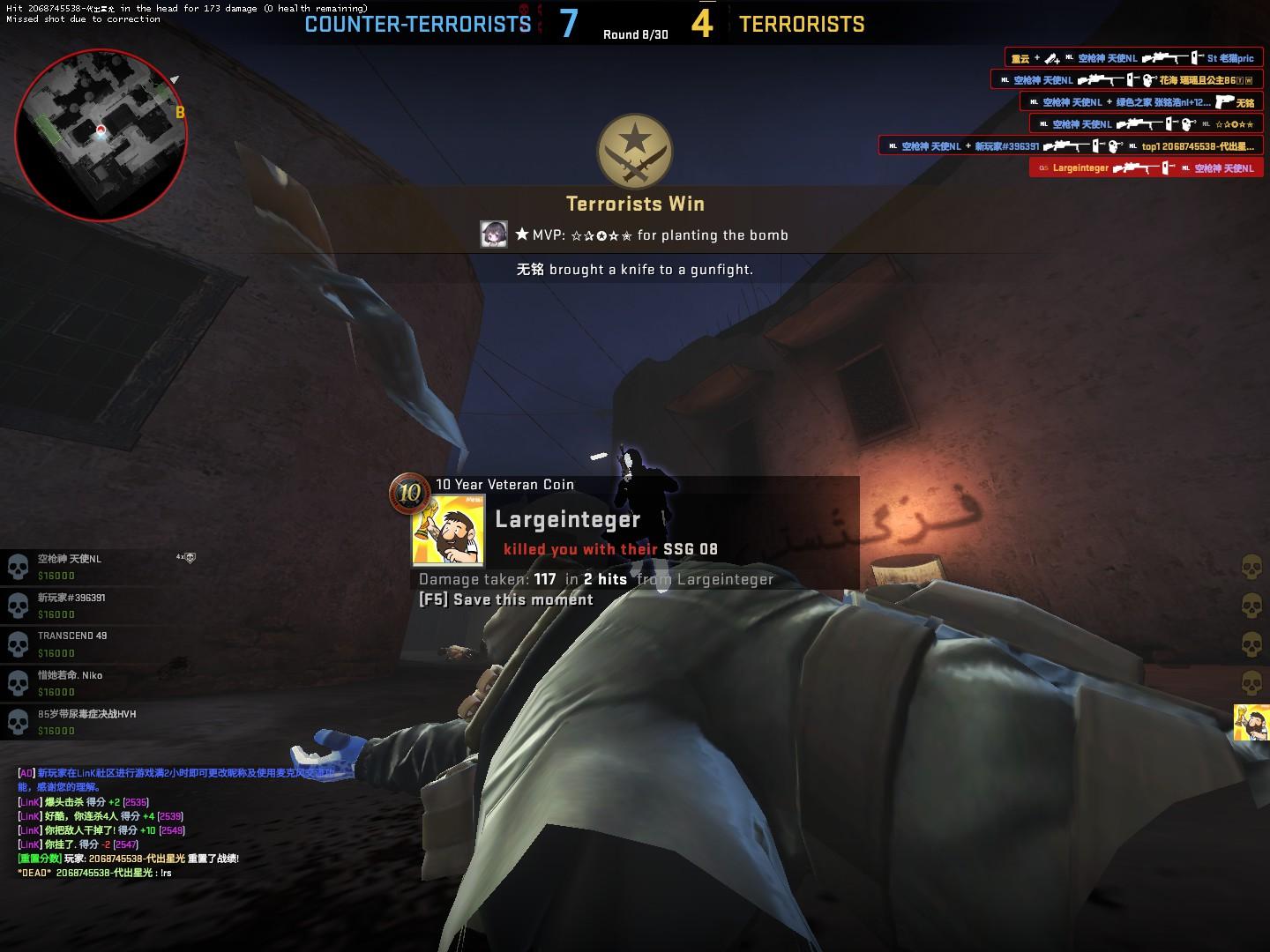Click the pistol icon beside 无铭 in the kill feed
This screenshot has width=1270, height=952.
[1225, 102]
